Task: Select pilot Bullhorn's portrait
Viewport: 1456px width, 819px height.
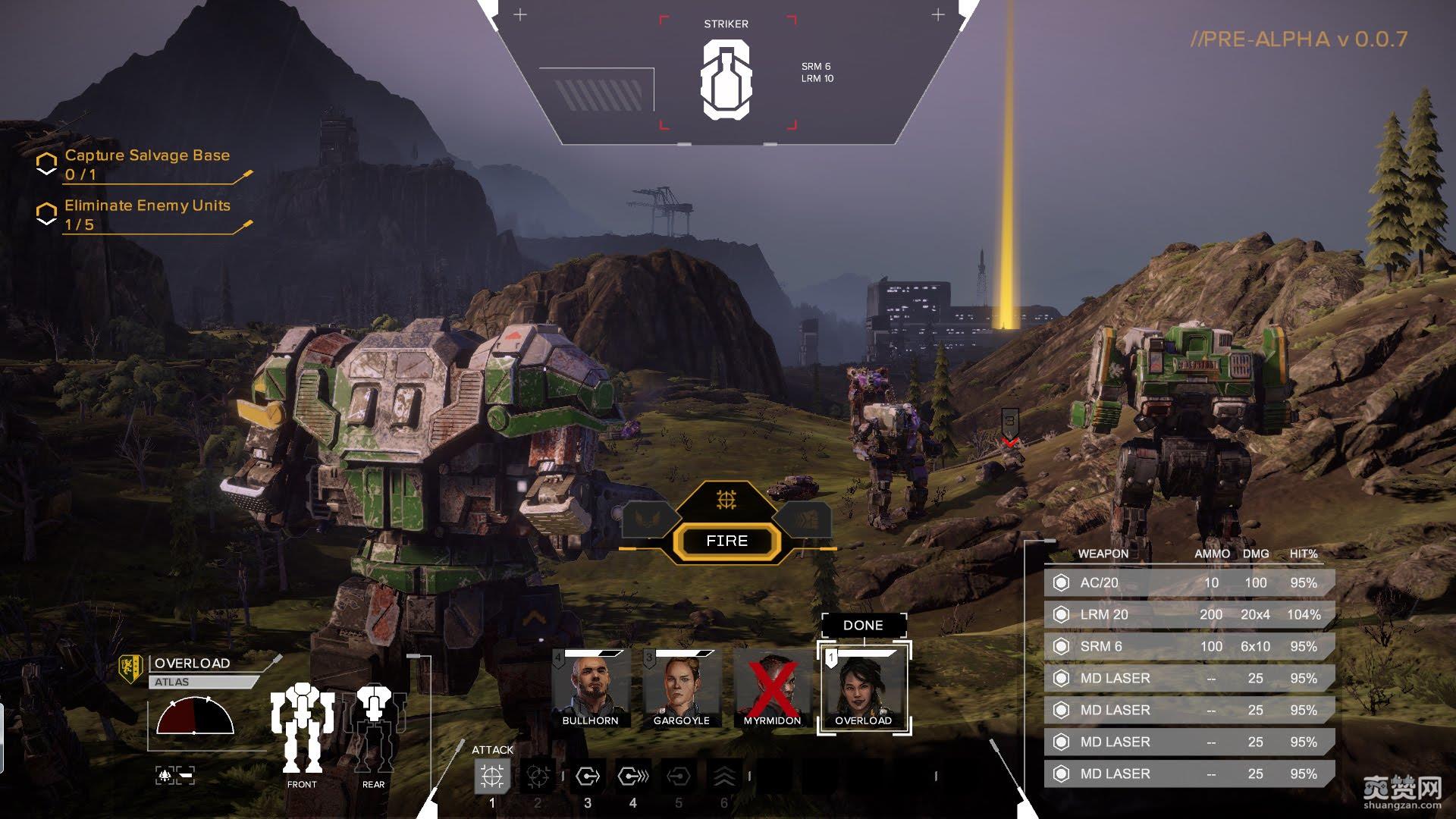Action: pos(590,689)
